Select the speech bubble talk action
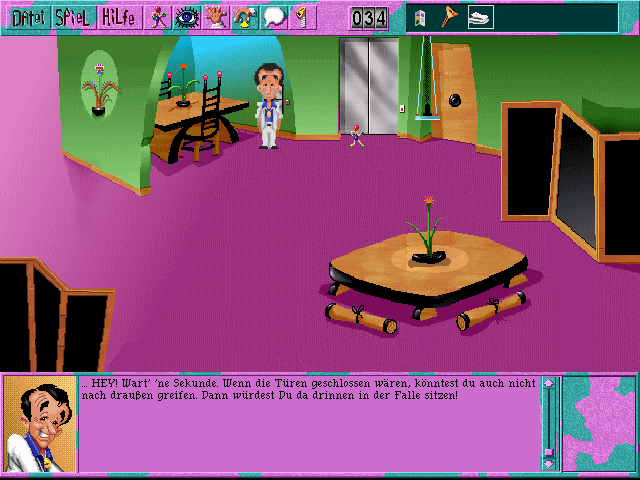 (274, 17)
